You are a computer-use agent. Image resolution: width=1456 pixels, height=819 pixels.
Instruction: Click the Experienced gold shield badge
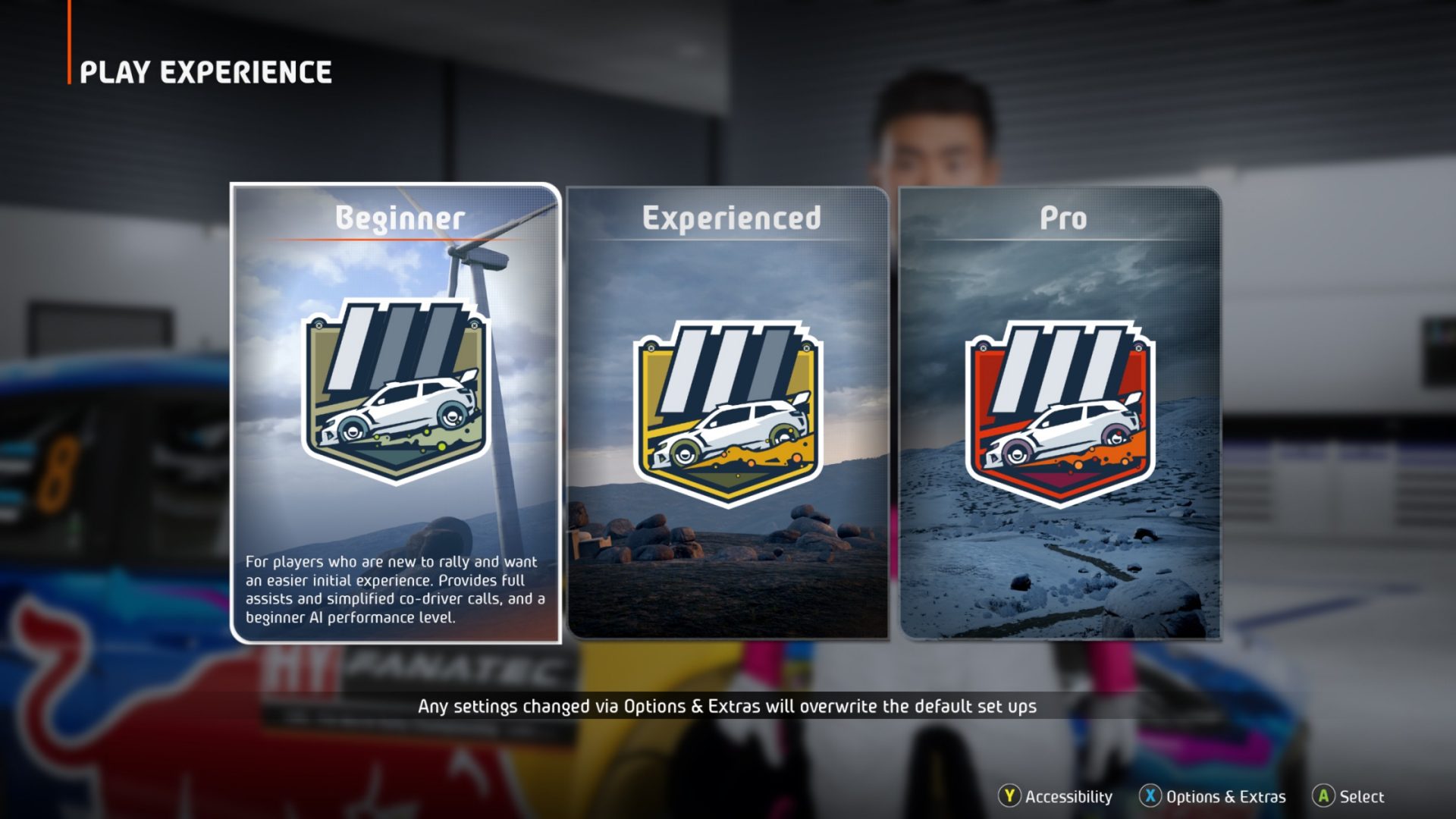point(728,413)
